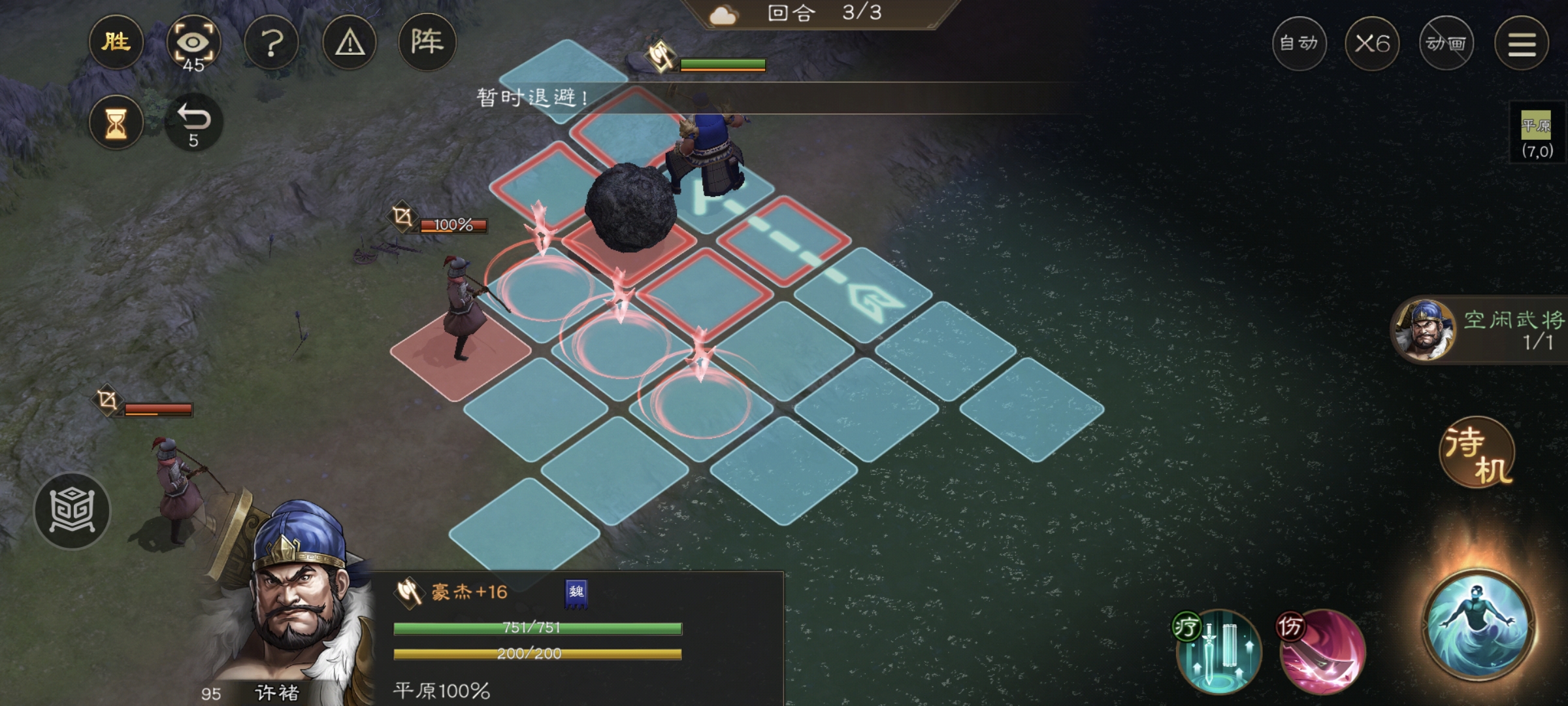Activate the 疗 healing skill
This screenshot has height=706, width=1568.
(x=1218, y=652)
